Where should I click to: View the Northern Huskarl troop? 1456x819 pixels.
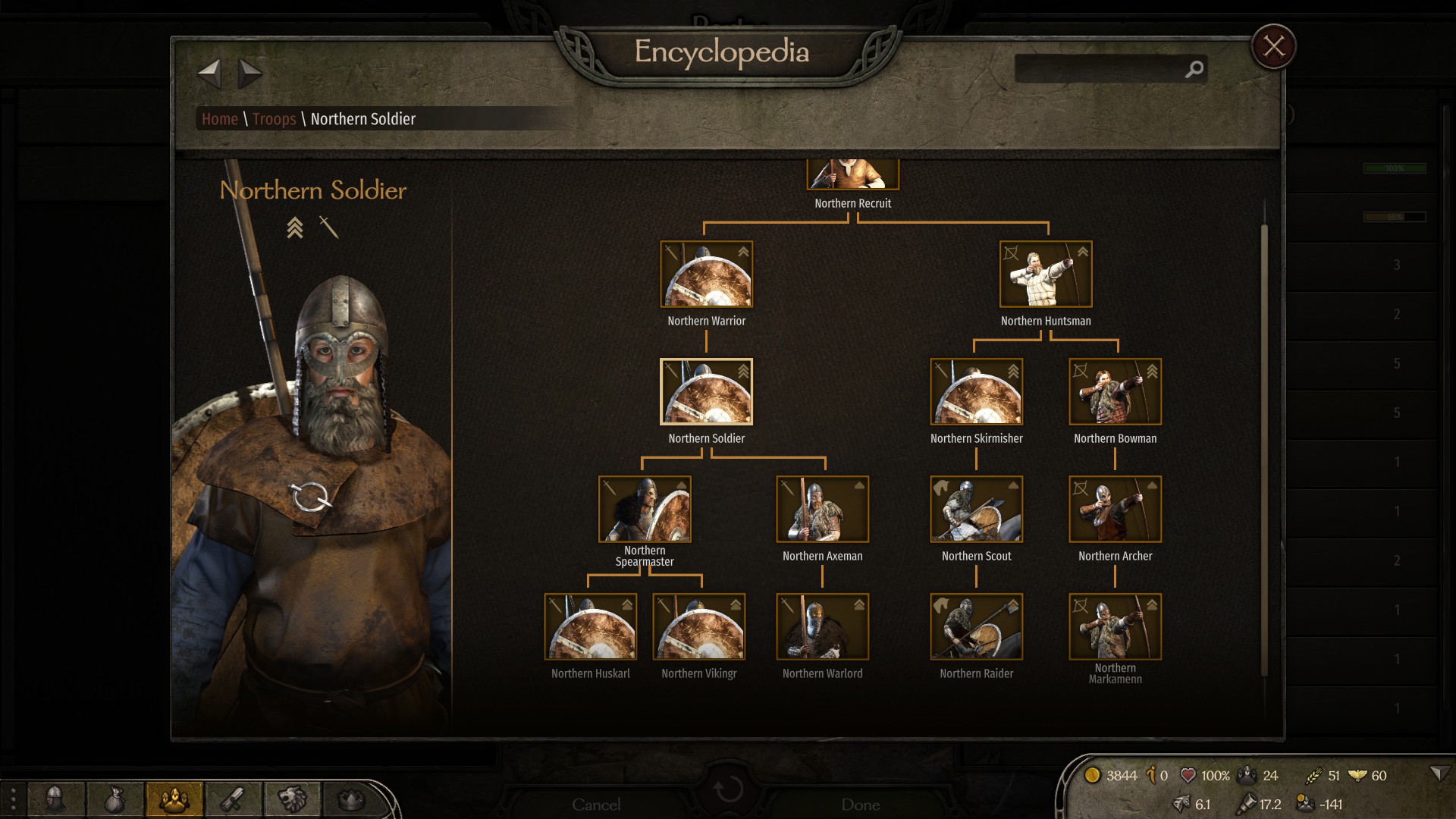(x=590, y=627)
